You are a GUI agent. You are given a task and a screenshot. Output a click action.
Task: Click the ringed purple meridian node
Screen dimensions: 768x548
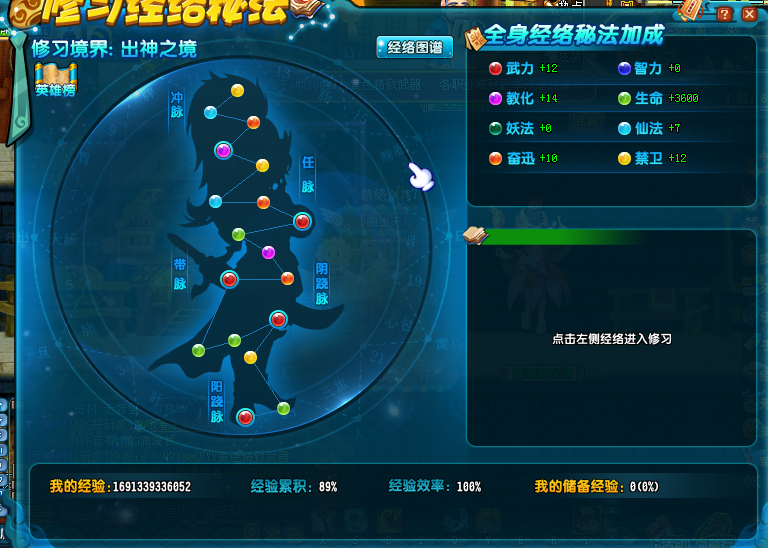point(224,150)
